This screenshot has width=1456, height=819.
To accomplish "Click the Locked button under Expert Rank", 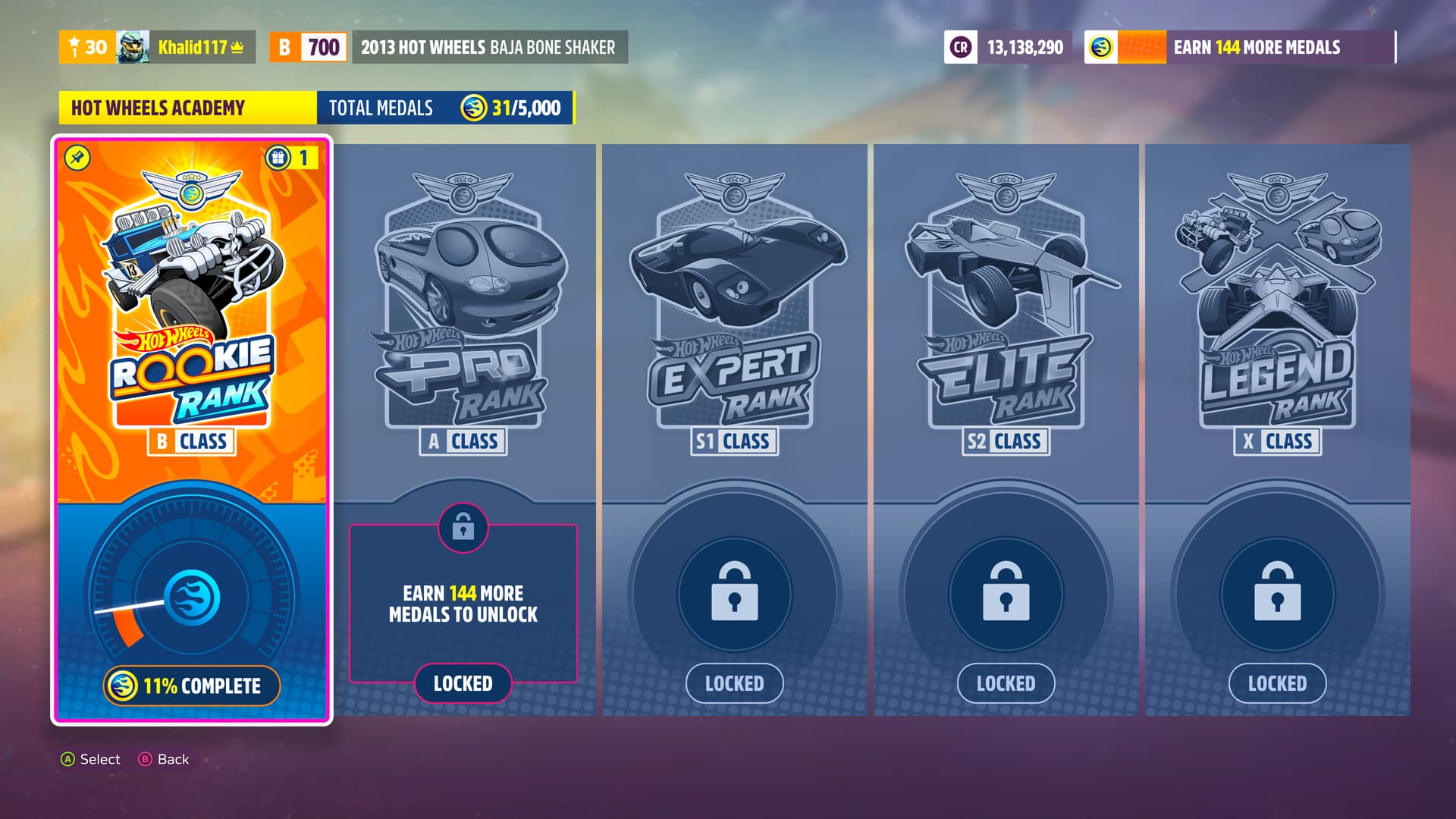I will pos(734,683).
